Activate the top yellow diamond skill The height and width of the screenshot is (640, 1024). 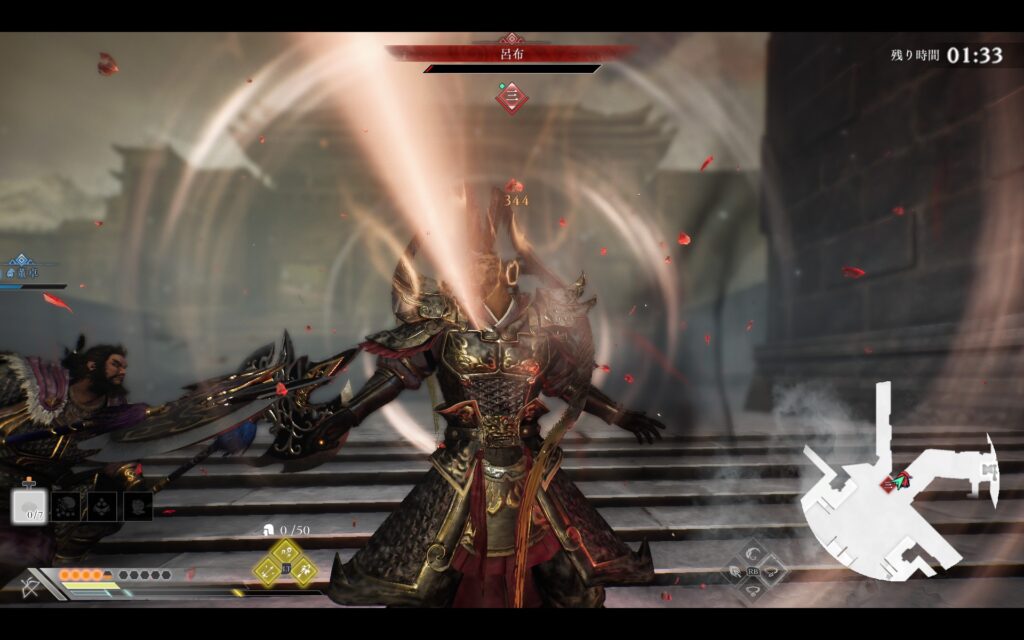click(x=285, y=553)
